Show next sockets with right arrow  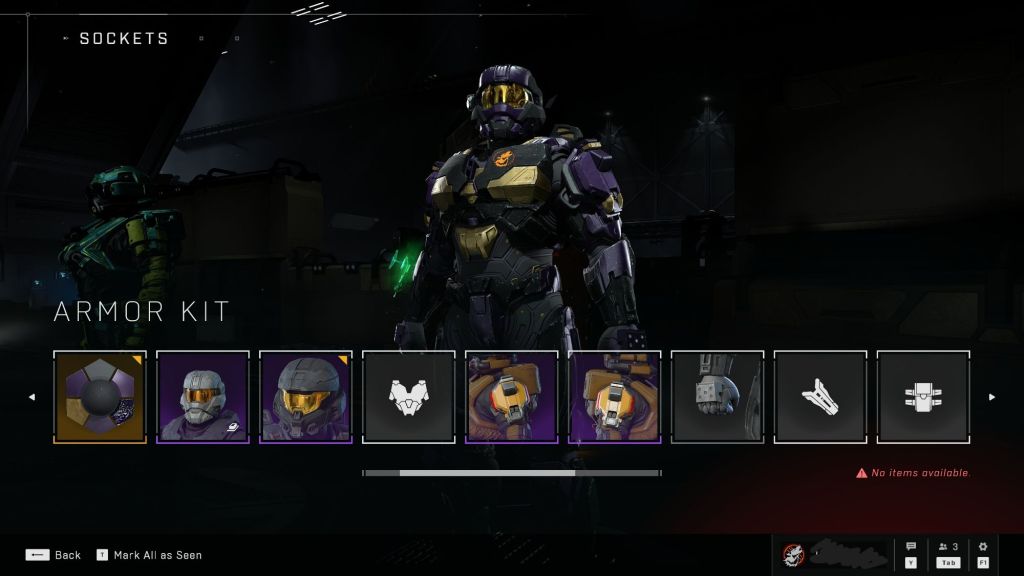(992, 397)
